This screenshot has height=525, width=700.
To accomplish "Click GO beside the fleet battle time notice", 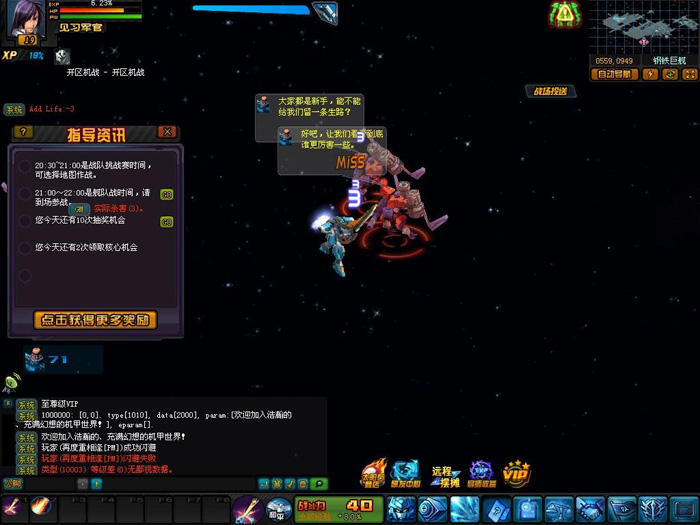I will coord(166,194).
